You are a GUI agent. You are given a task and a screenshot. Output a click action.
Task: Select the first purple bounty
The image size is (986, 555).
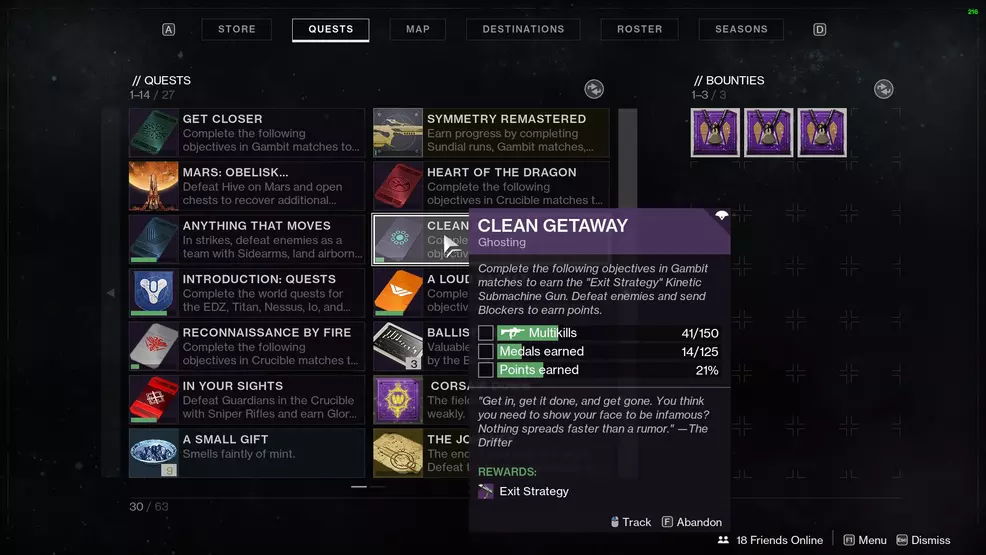click(x=715, y=133)
